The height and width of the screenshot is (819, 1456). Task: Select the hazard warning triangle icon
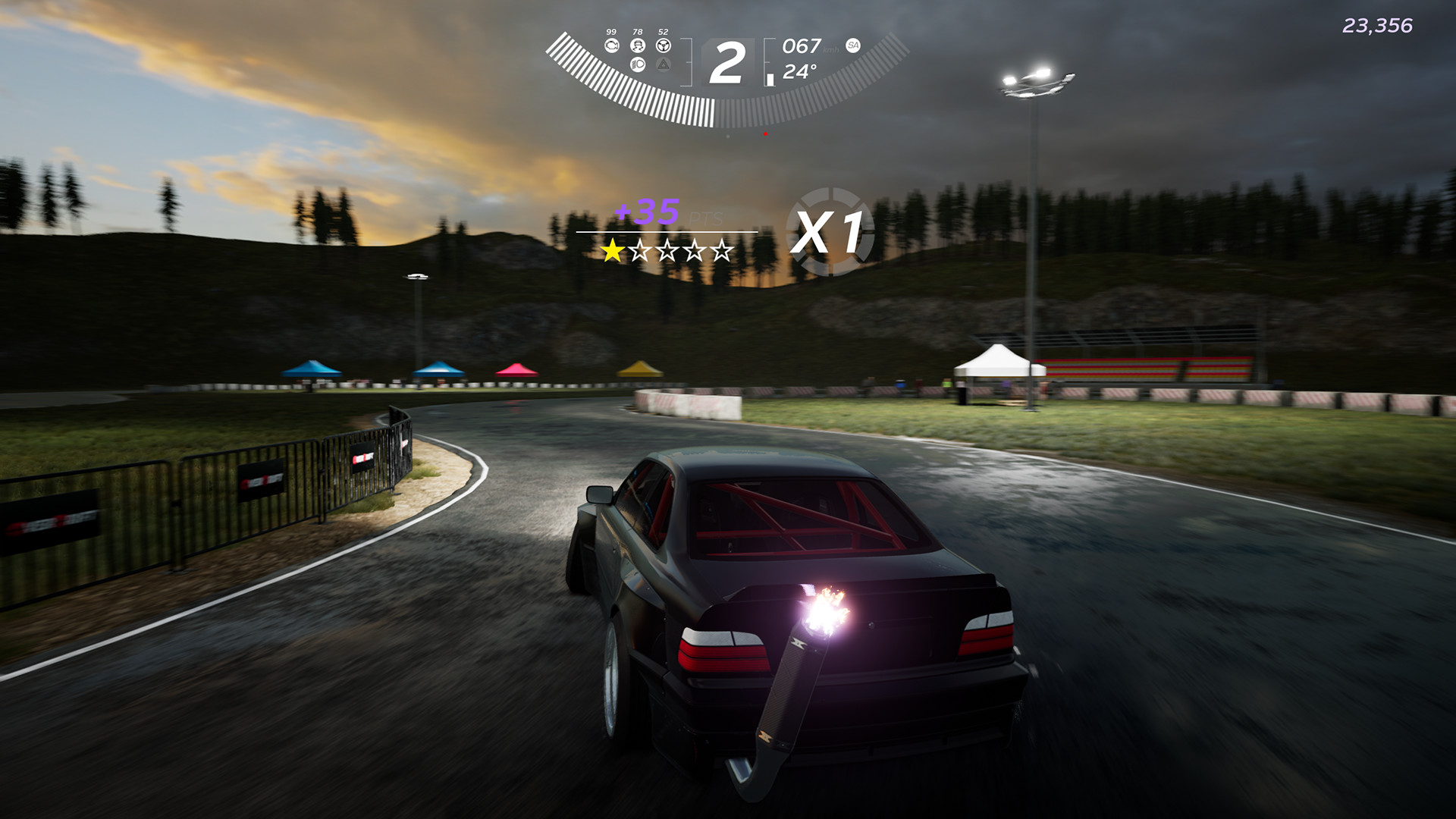663,64
